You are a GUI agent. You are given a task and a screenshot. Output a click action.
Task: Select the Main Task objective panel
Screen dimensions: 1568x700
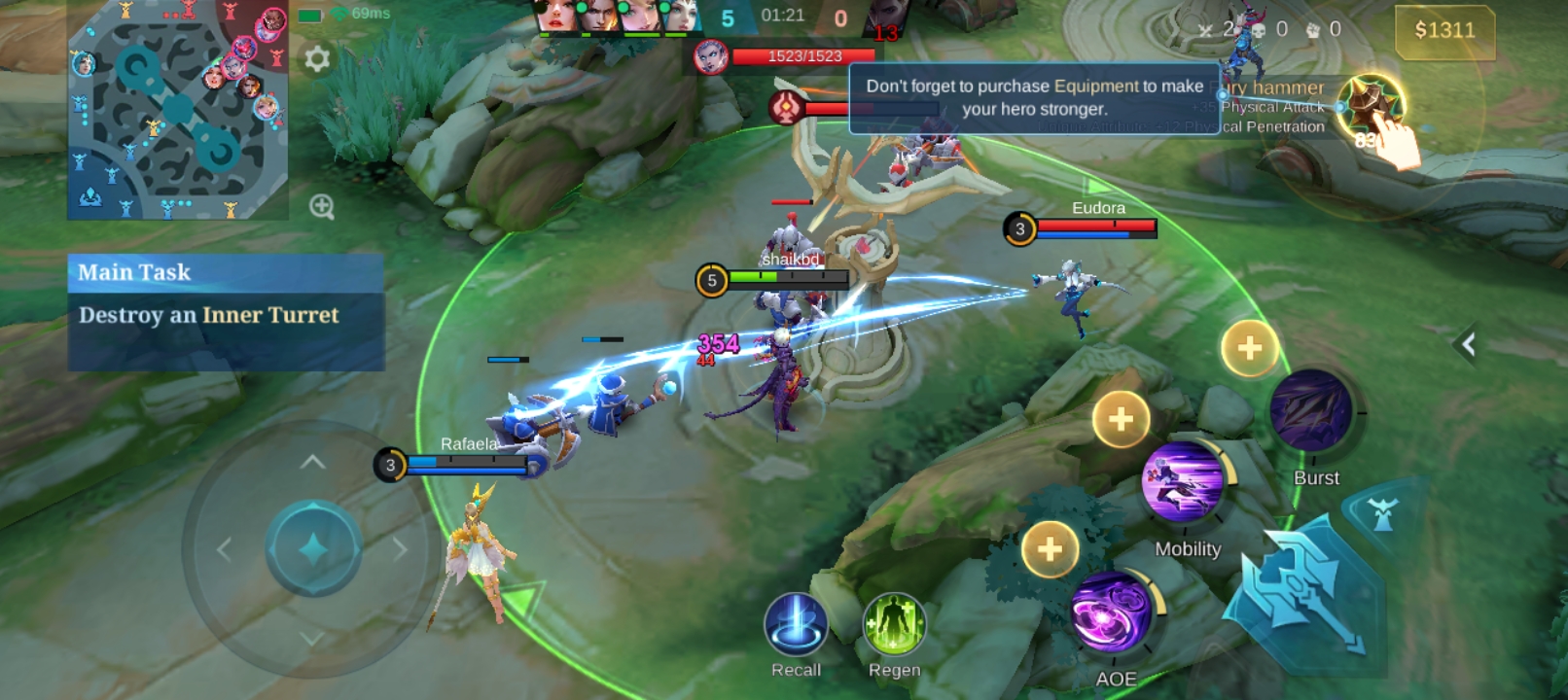(226, 312)
